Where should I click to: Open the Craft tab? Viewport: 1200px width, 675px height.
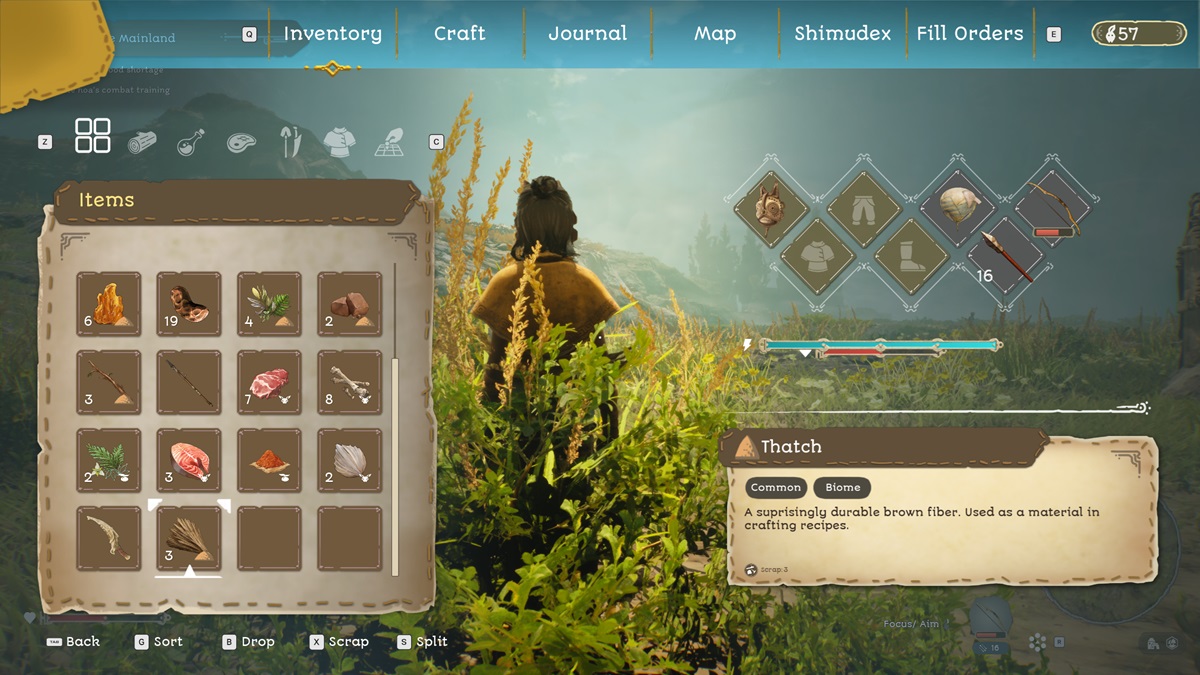click(x=459, y=33)
